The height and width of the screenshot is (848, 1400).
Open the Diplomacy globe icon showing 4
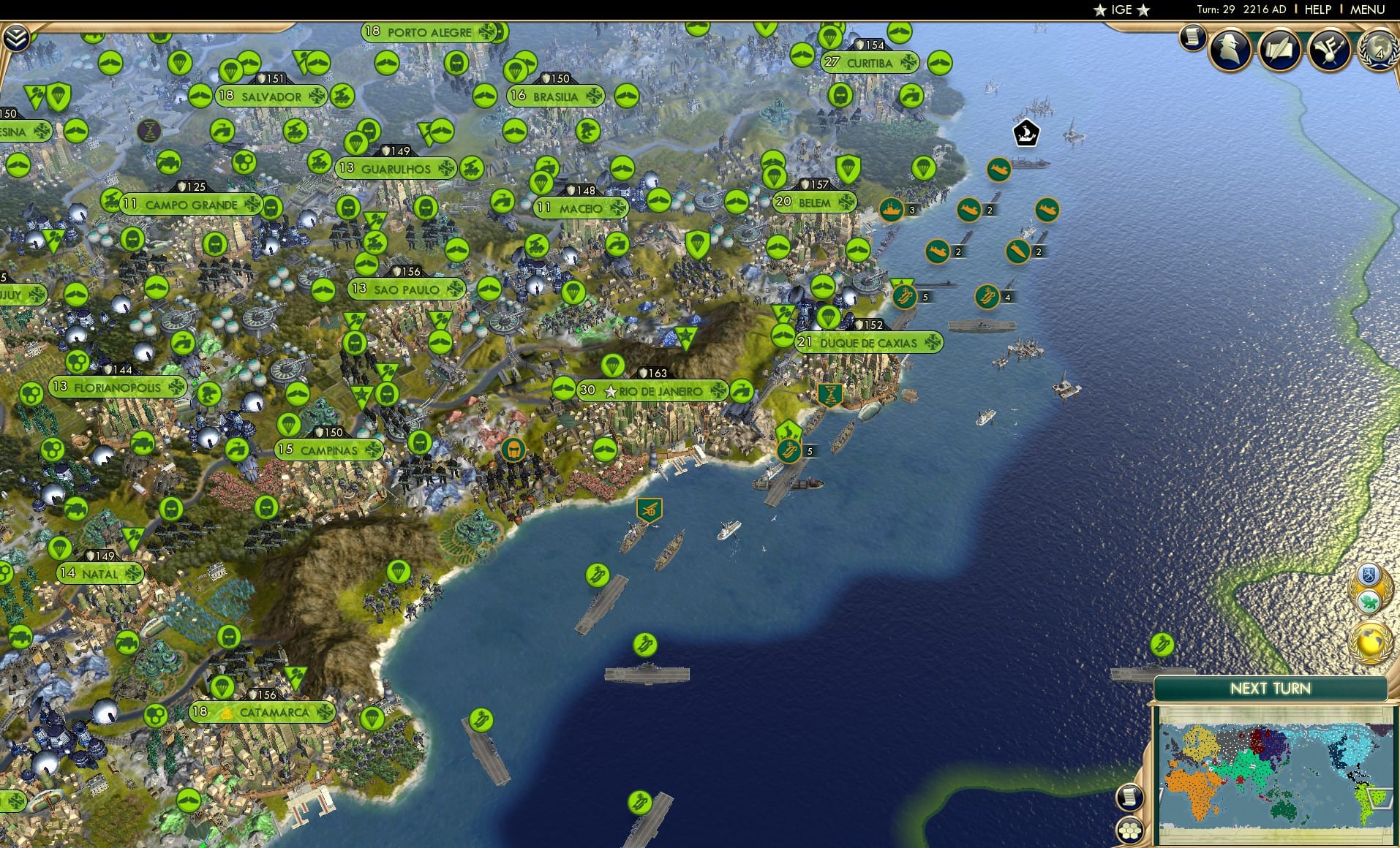pos(1380,51)
